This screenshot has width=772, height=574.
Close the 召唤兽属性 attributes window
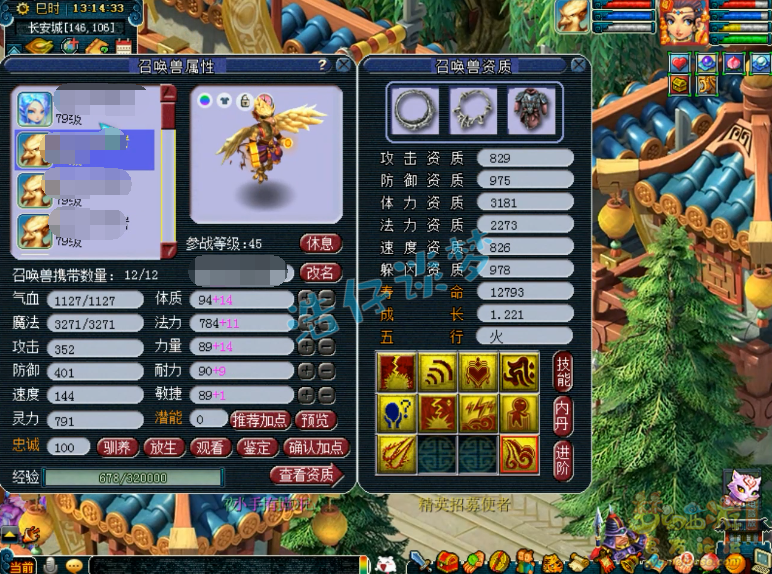pos(343,65)
